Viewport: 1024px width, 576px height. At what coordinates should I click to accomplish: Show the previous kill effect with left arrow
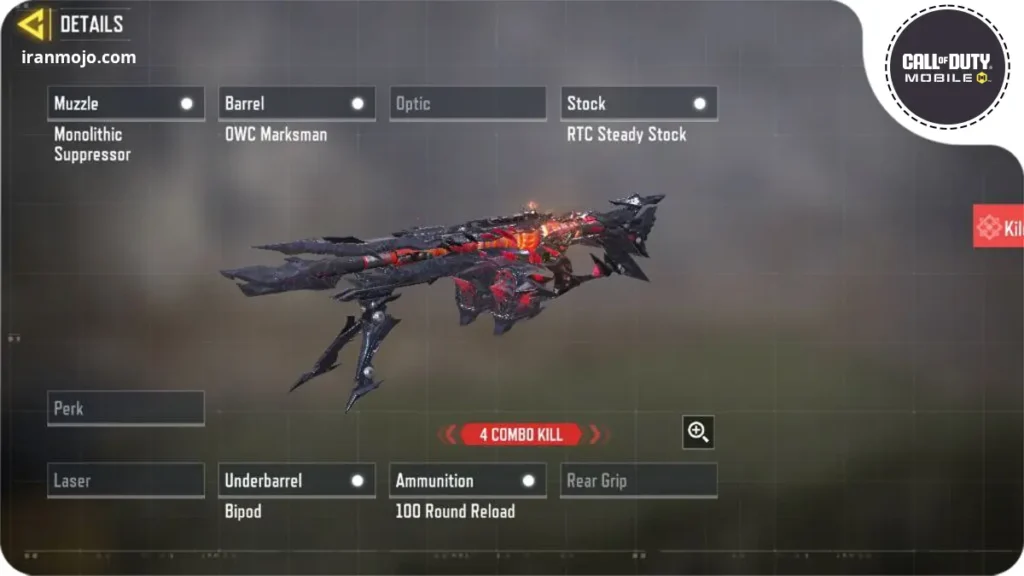pyautogui.click(x=449, y=434)
